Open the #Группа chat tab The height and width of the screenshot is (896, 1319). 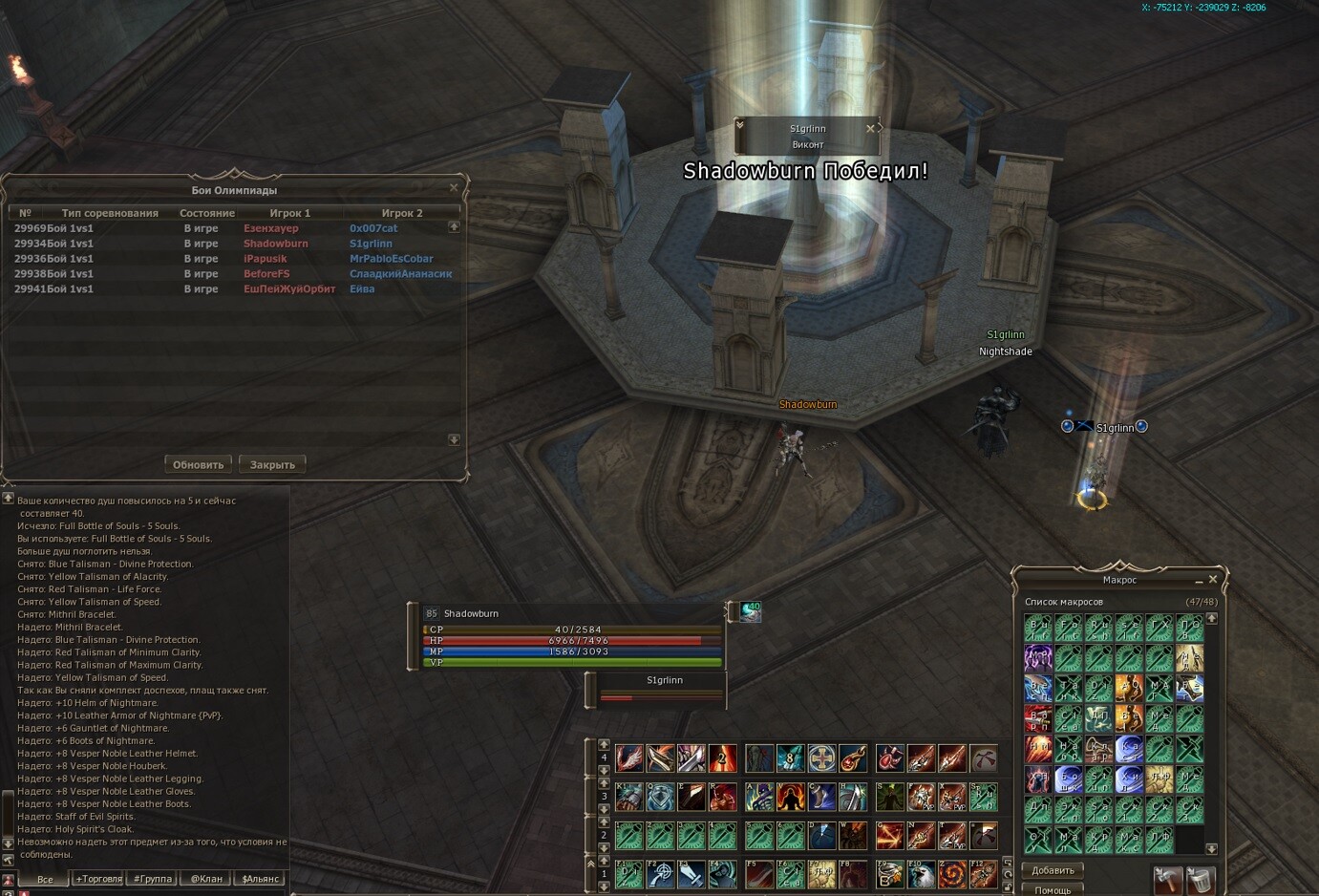(153, 879)
